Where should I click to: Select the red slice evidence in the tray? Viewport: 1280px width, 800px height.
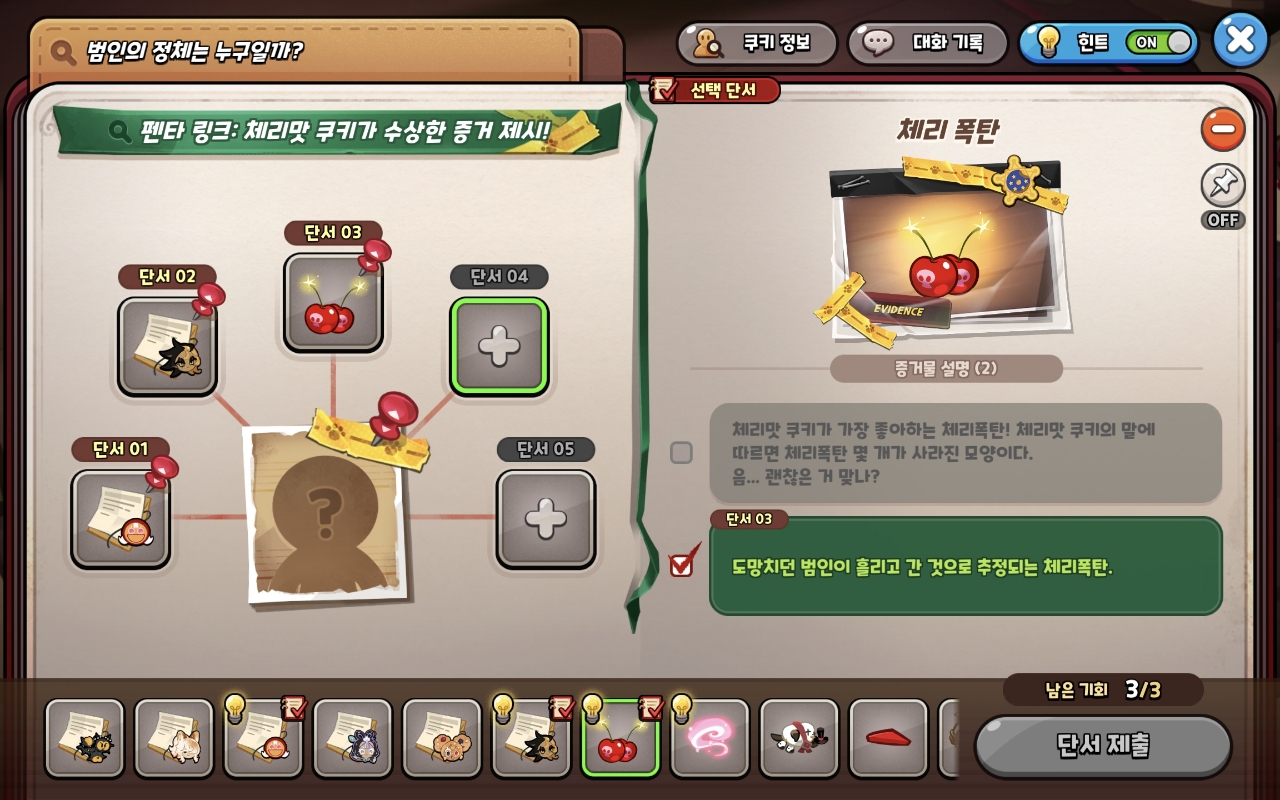coord(888,738)
